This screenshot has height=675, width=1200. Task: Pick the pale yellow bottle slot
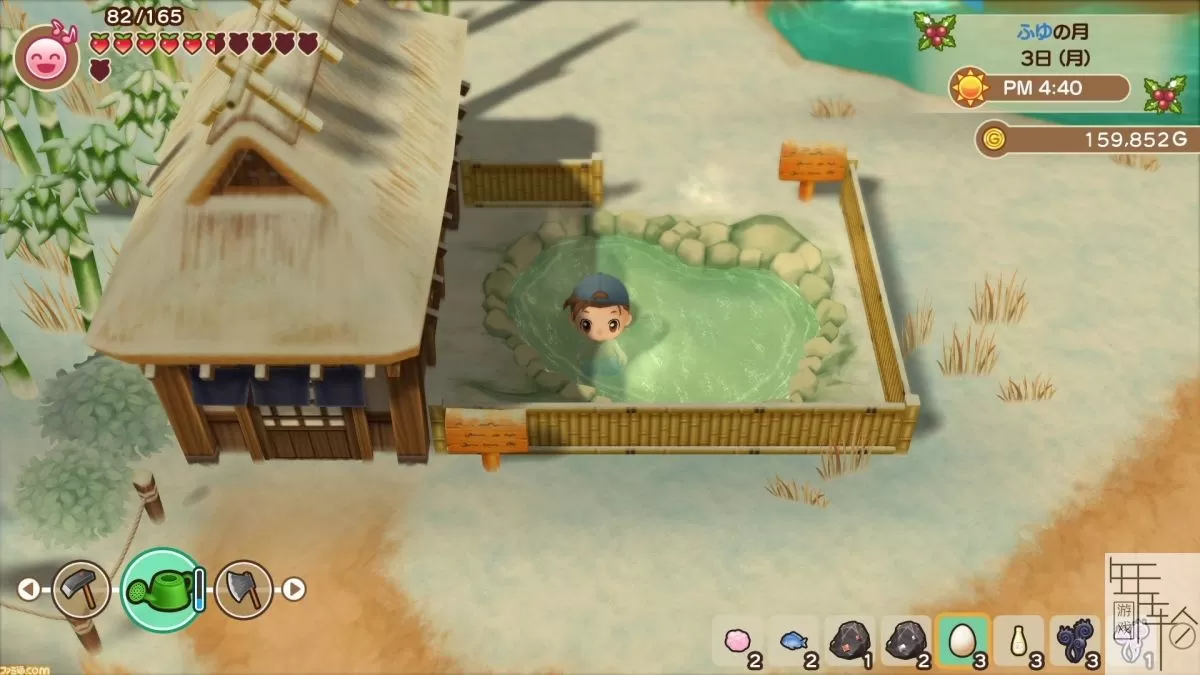pyautogui.click(x=1018, y=640)
